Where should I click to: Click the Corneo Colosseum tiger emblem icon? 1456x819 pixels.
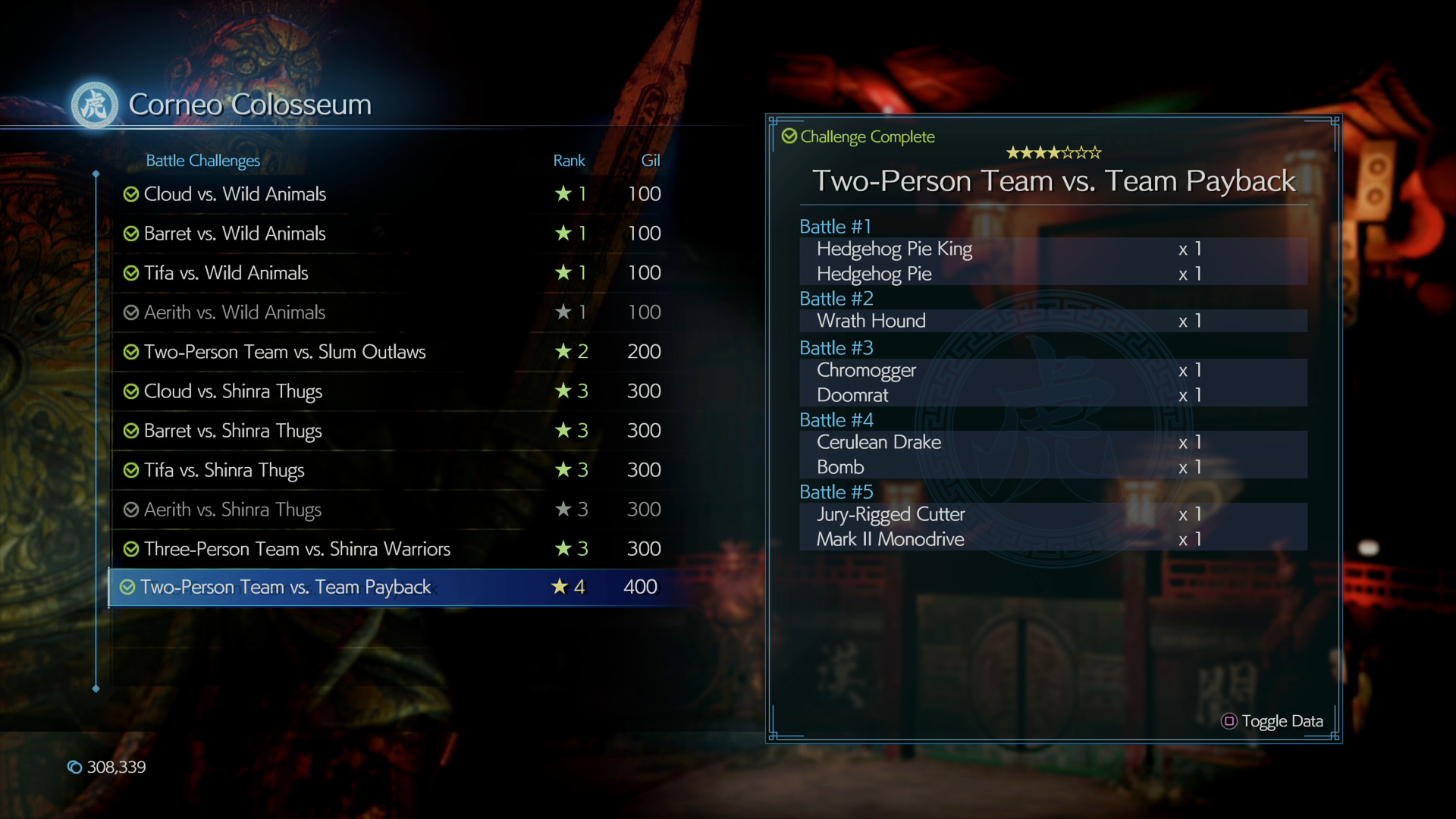(94, 105)
